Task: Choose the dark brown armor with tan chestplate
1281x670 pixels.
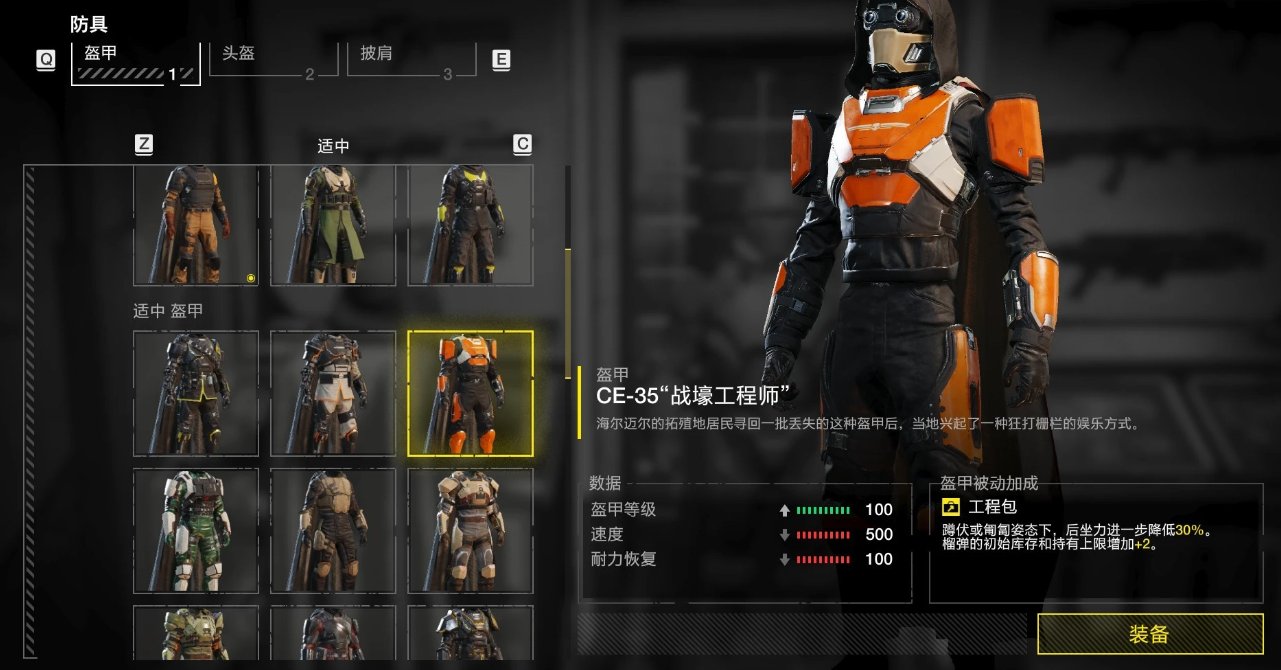Action: coord(333,531)
